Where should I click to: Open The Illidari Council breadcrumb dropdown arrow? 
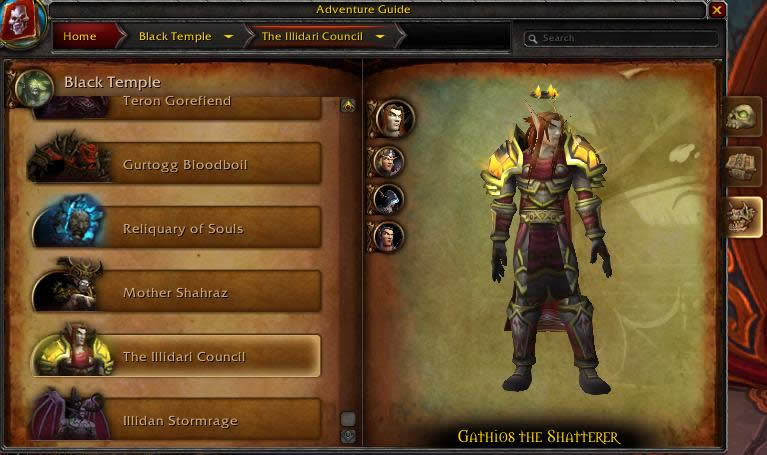[380, 37]
